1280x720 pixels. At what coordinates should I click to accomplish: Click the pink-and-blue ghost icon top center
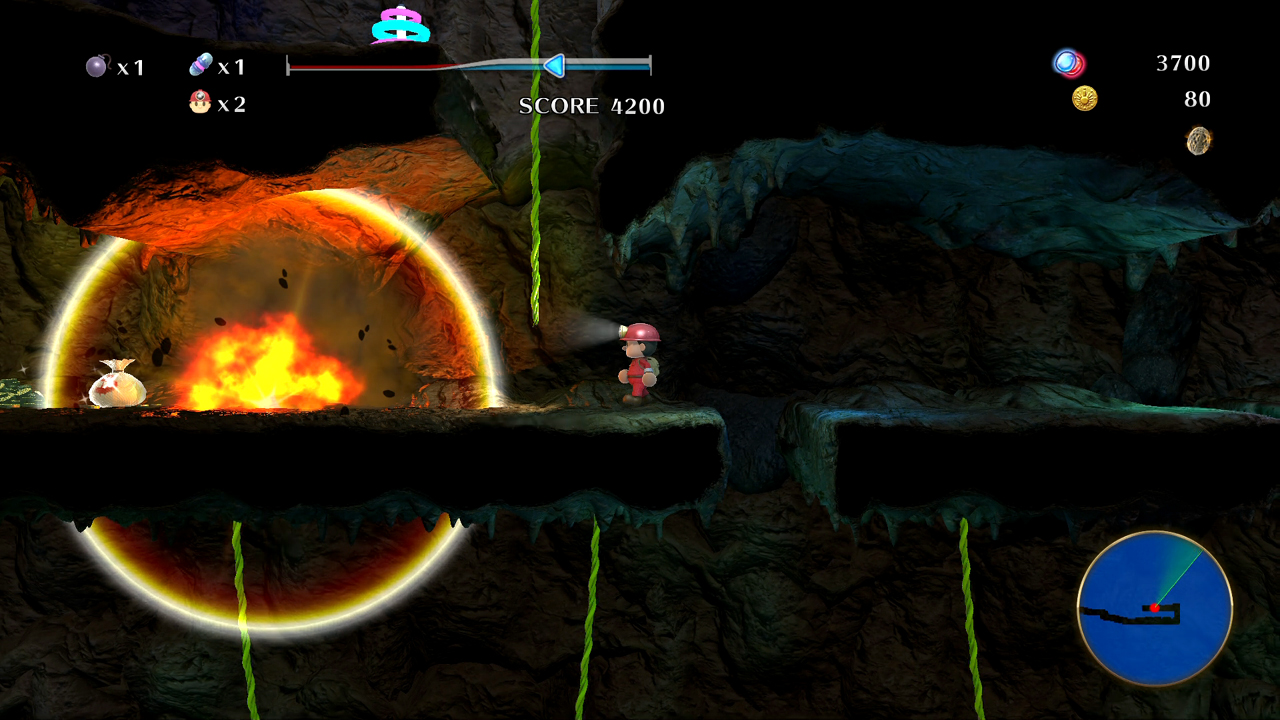coord(400,25)
